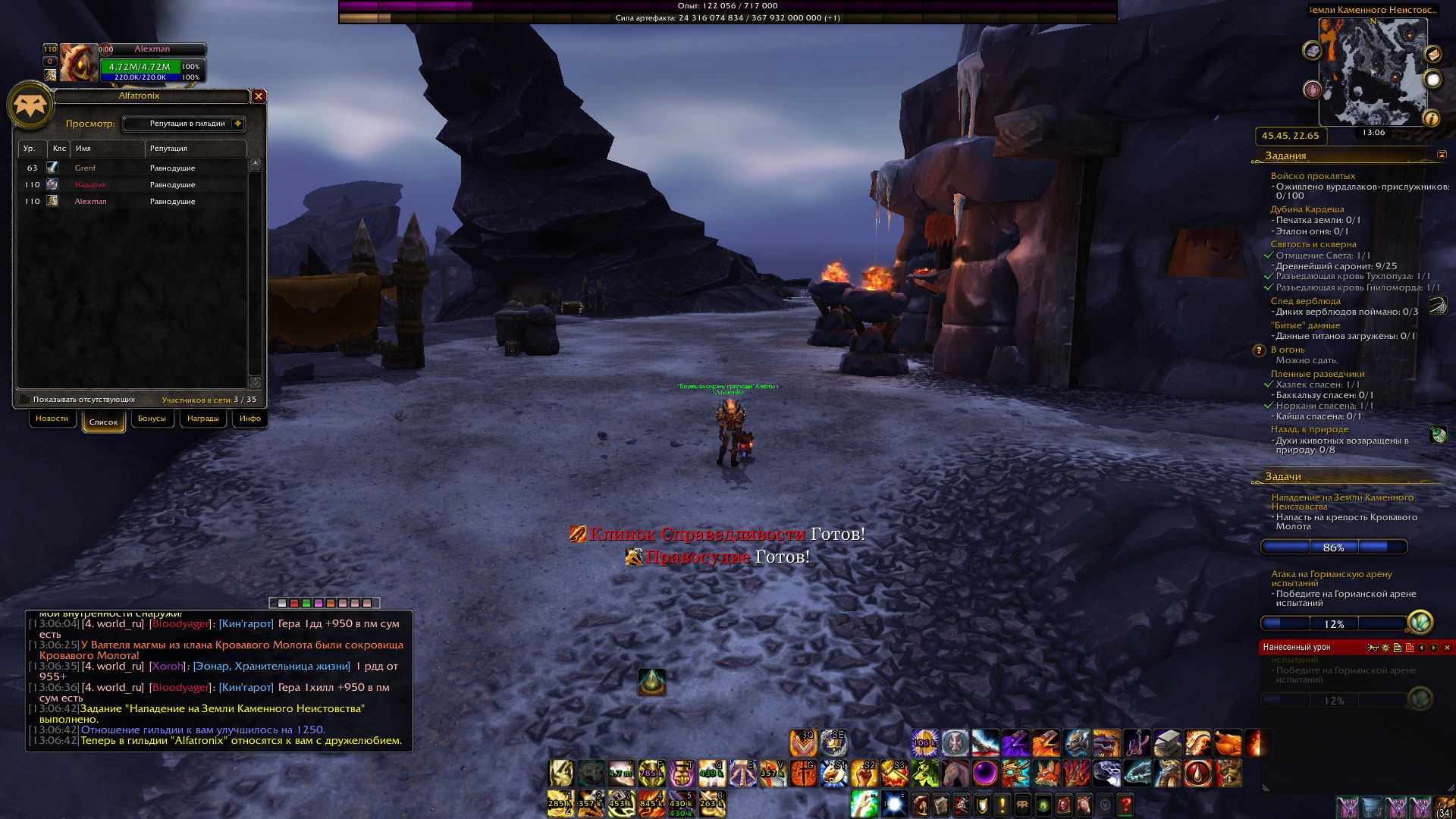The width and height of the screenshot is (1456, 819).
Task: Switch to the «Бонусы» guild tab
Action: [152, 419]
